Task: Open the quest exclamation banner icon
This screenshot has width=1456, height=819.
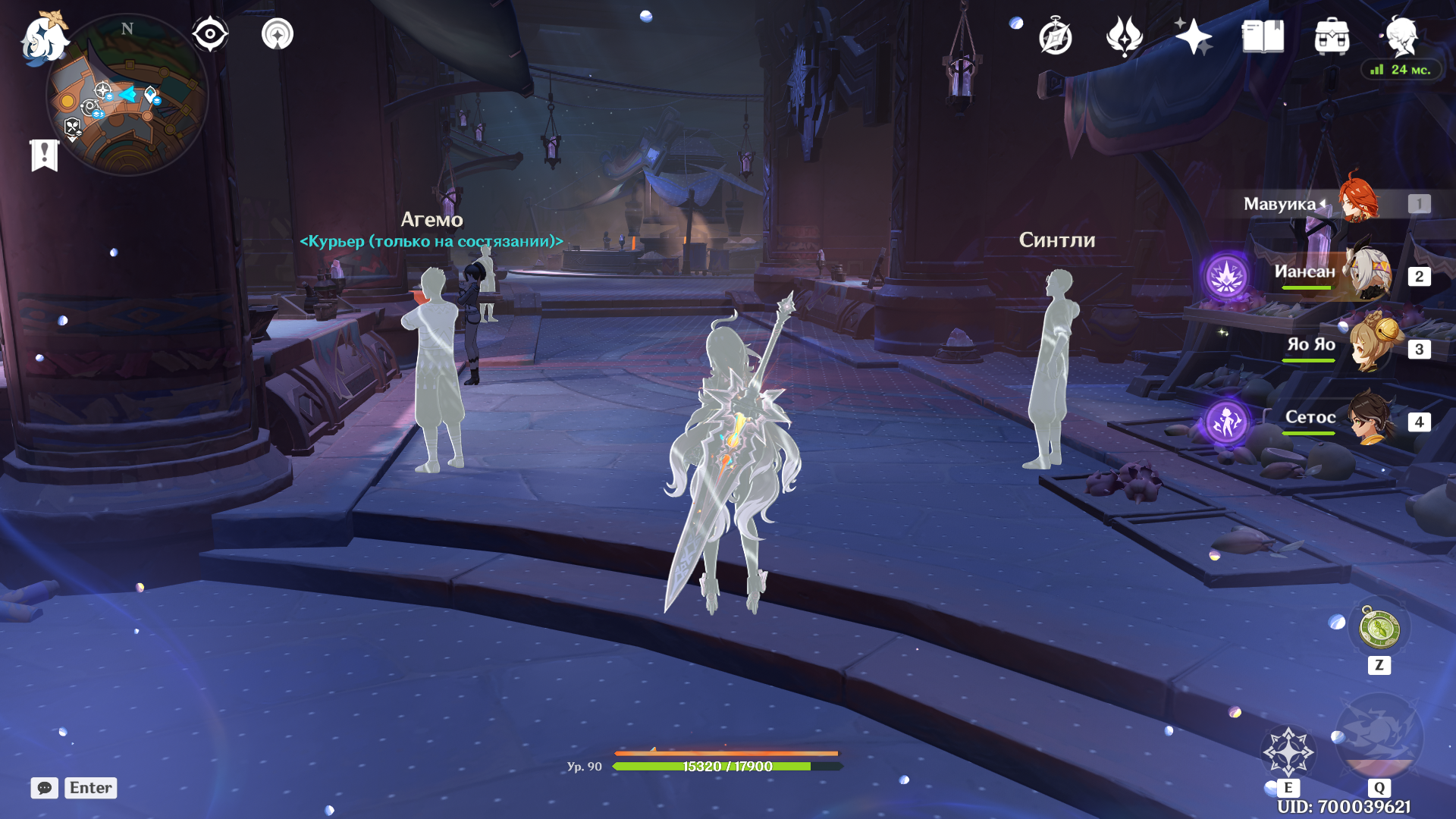Action: (x=45, y=155)
